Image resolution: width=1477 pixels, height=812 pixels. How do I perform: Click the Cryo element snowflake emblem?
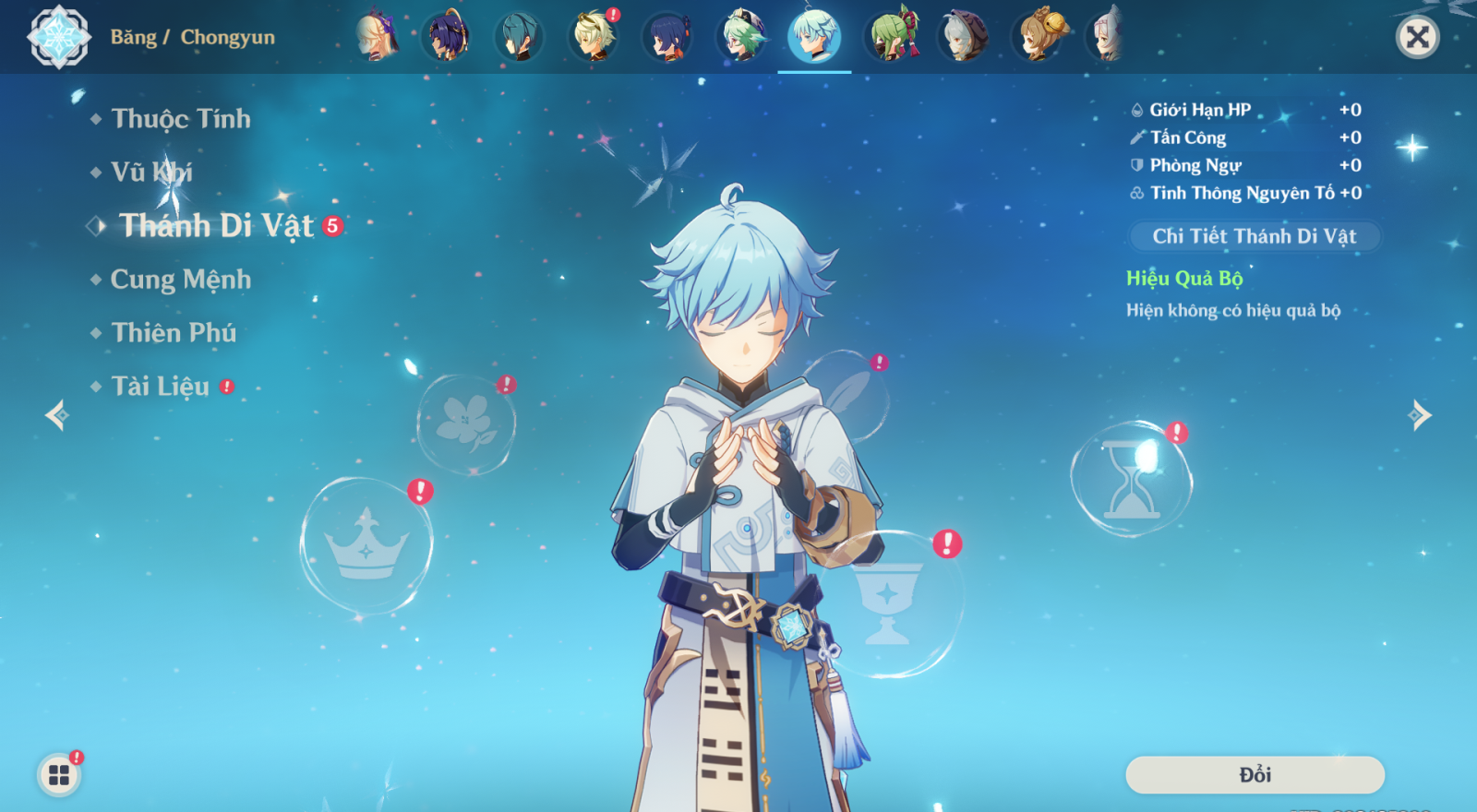coord(59,37)
